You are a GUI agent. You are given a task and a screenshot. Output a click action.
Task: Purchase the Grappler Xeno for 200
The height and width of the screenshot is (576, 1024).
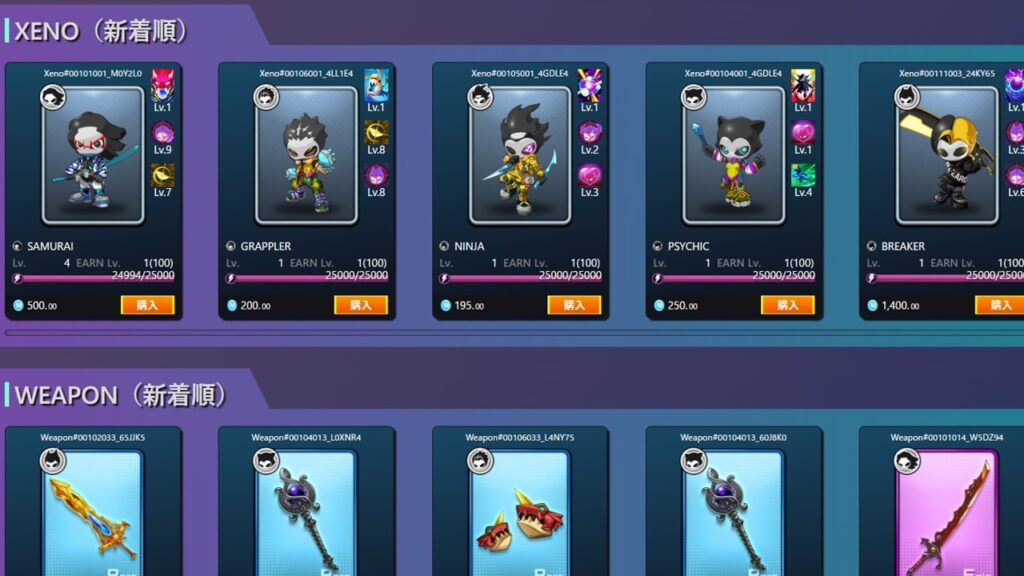[361, 305]
